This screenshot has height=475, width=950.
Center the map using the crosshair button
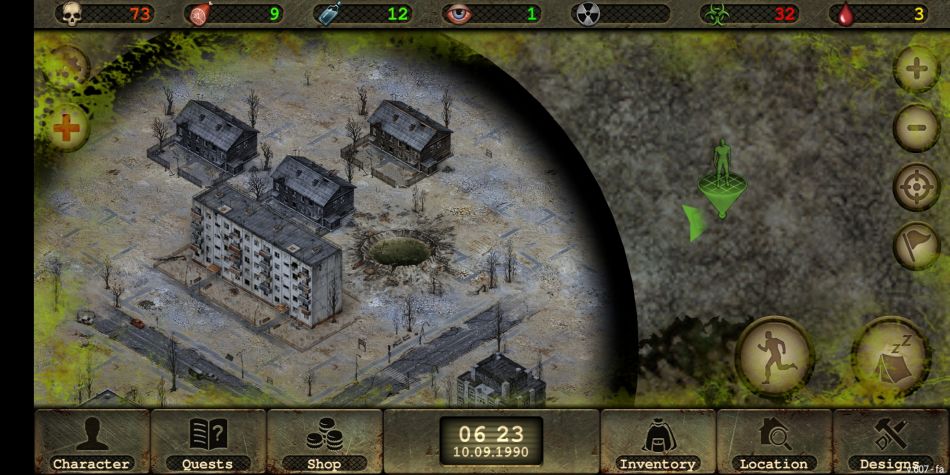click(915, 186)
